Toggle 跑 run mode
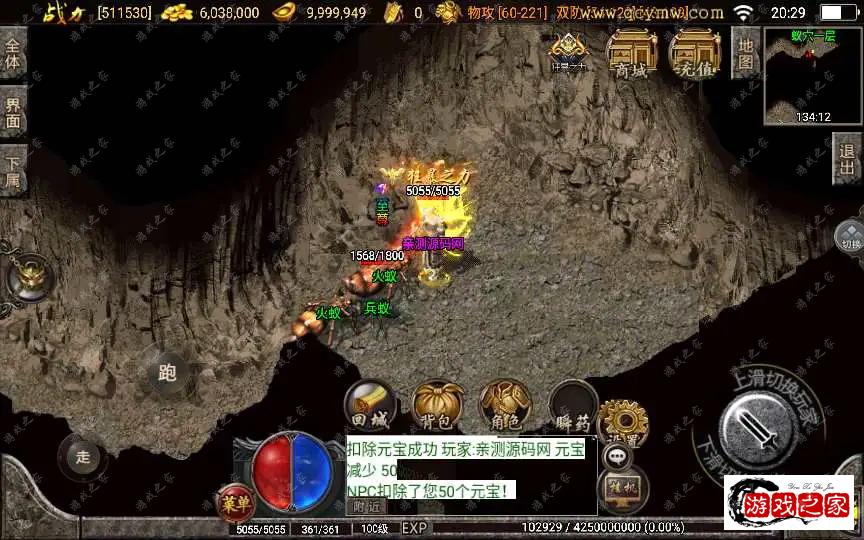Screen dimensions: 864x540 pos(167,373)
